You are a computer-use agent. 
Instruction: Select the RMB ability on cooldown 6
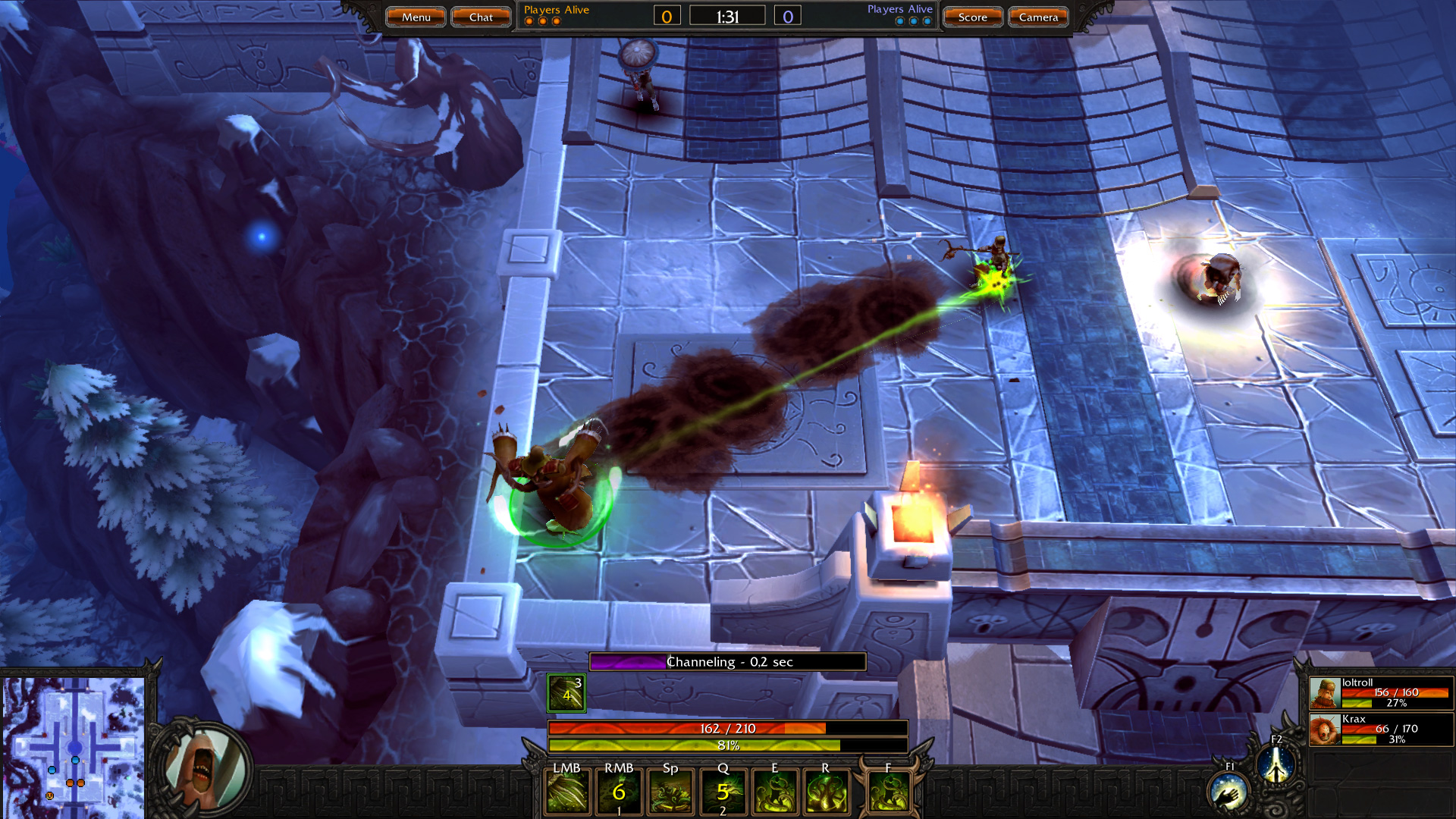coord(619,792)
